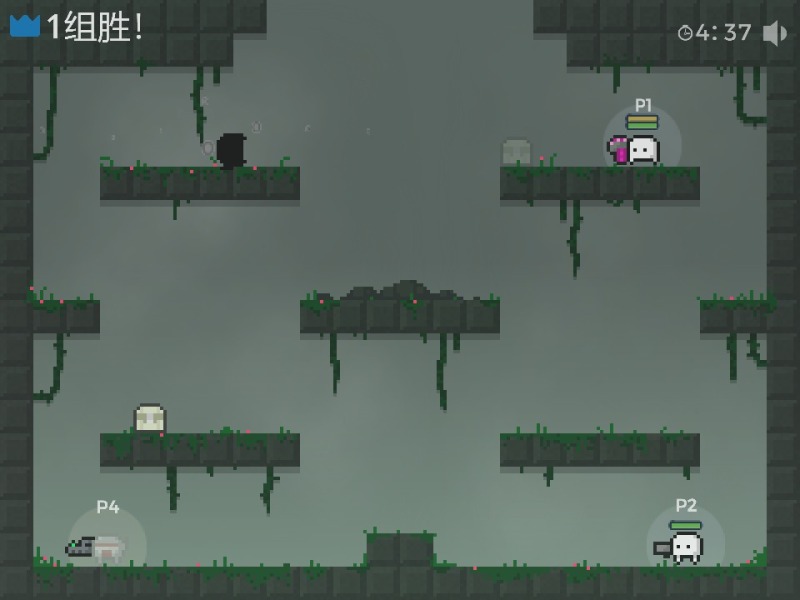The height and width of the screenshot is (600, 800).
Task: Toggle the speaker sound icon
Action: [775, 33]
